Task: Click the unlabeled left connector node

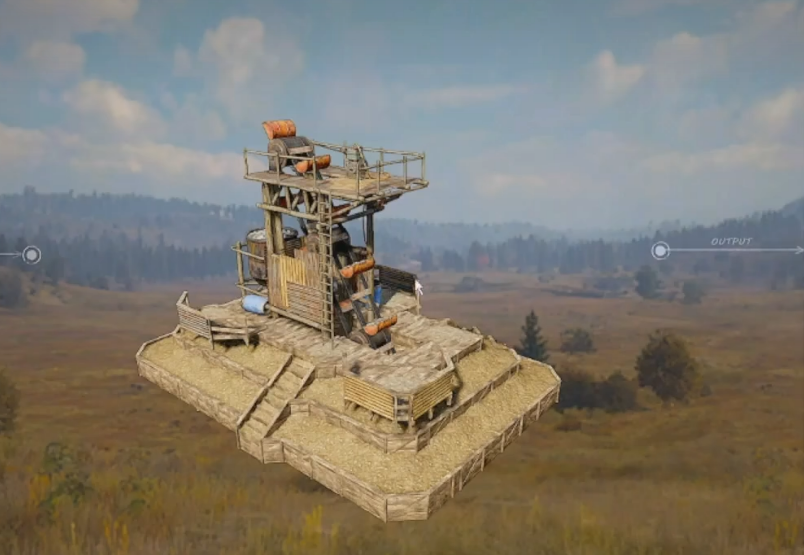Action: [32, 254]
